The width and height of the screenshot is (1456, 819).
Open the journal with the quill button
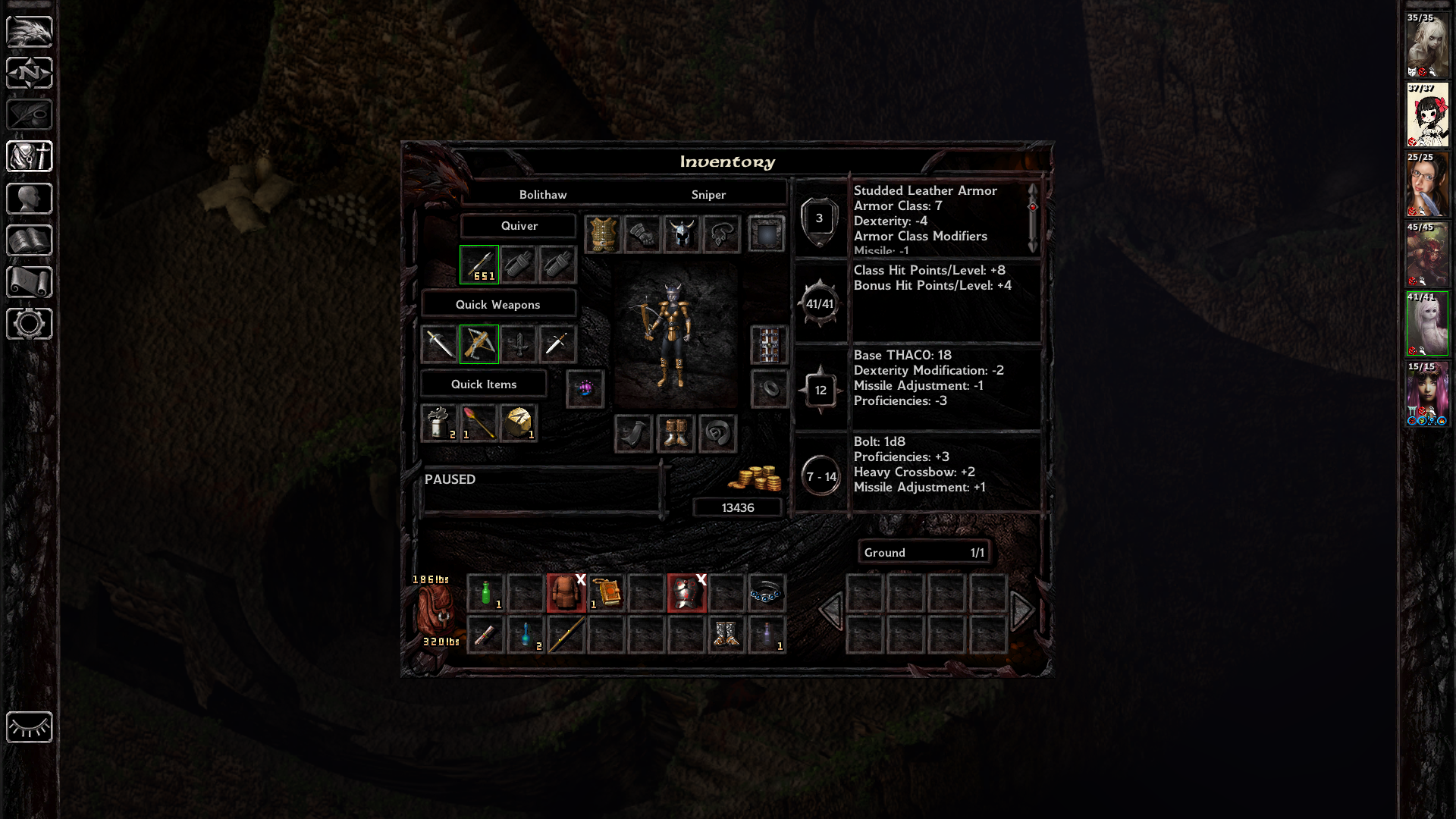point(30,115)
